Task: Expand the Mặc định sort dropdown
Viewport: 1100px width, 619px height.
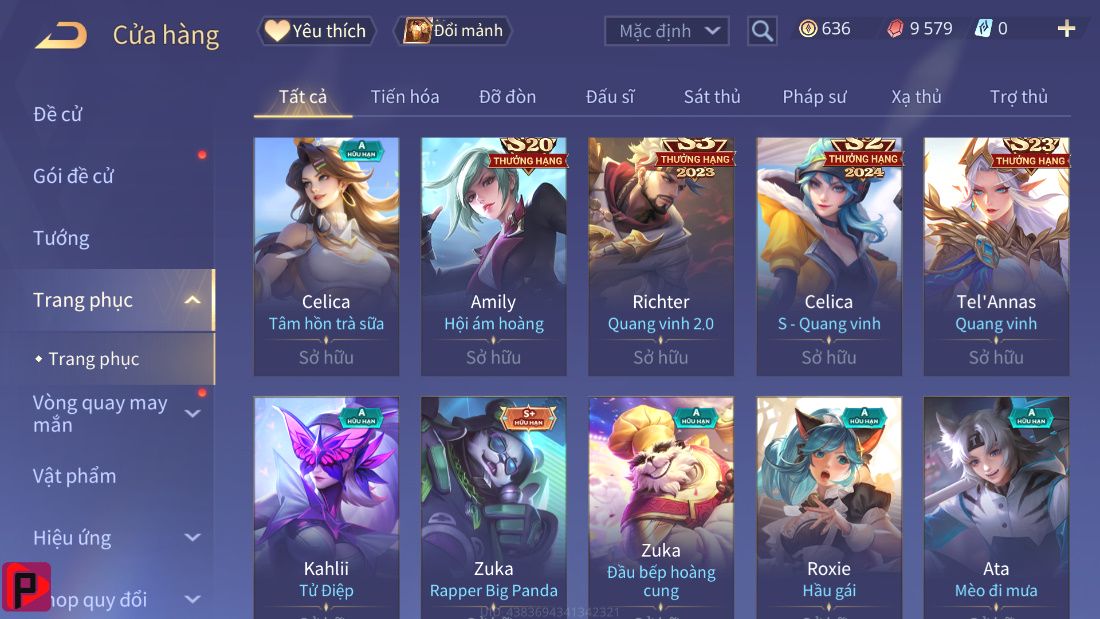Action: [666, 31]
